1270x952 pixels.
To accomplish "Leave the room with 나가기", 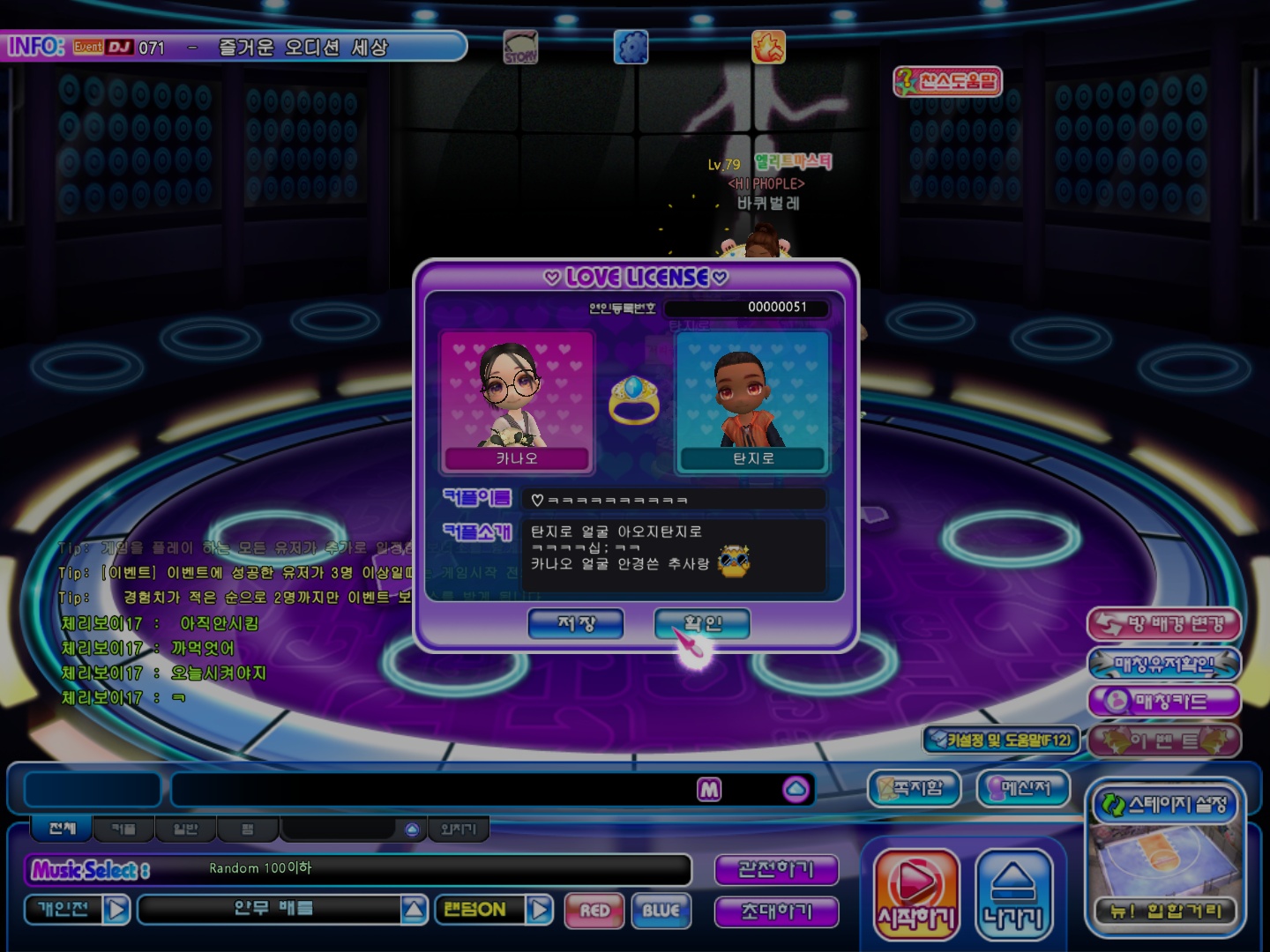I will (1014, 895).
